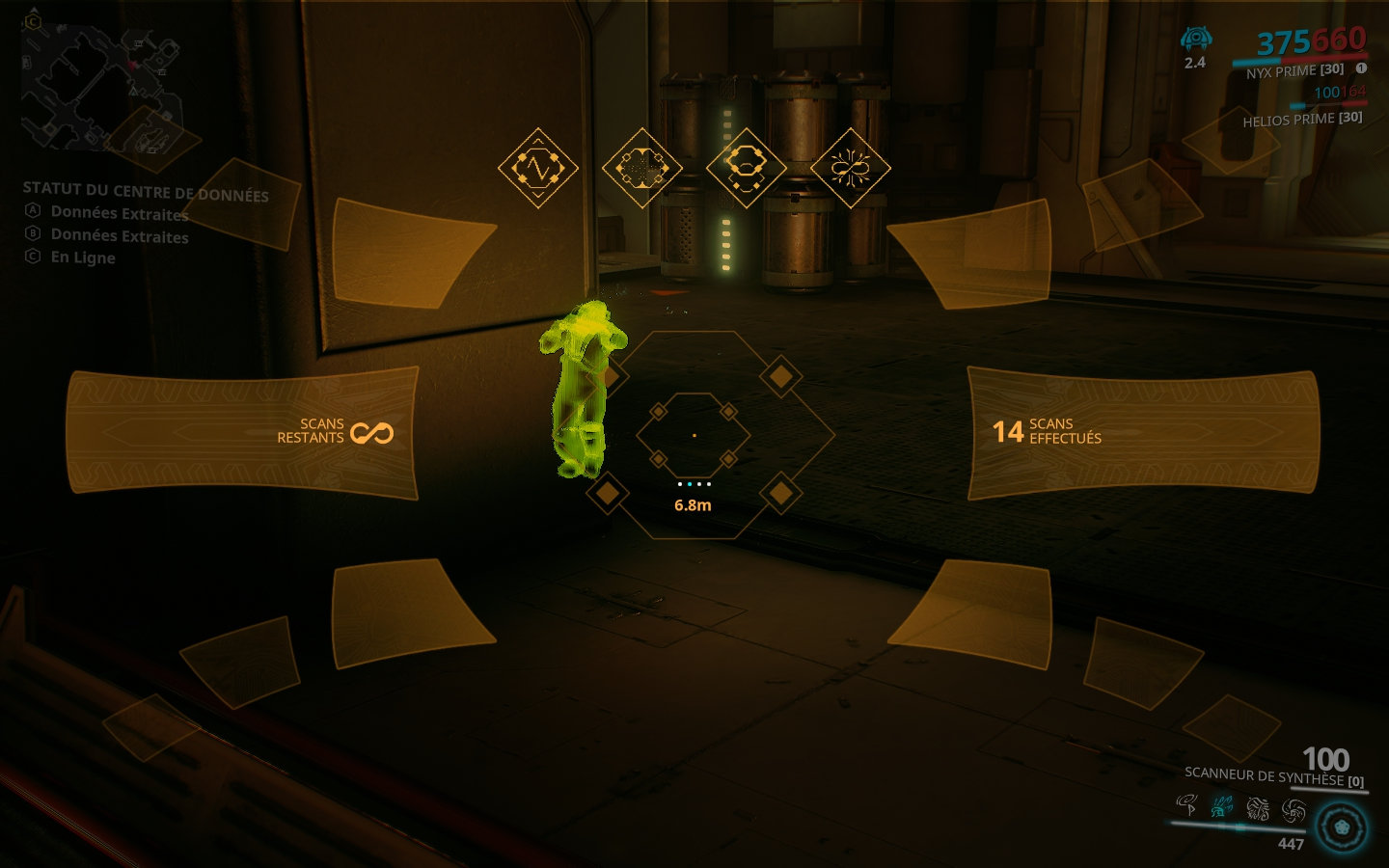The height and width of the screenshot is (868, 1389).
Task: Toggle the En Ligne status entry
Action: (x=82, y=258)
